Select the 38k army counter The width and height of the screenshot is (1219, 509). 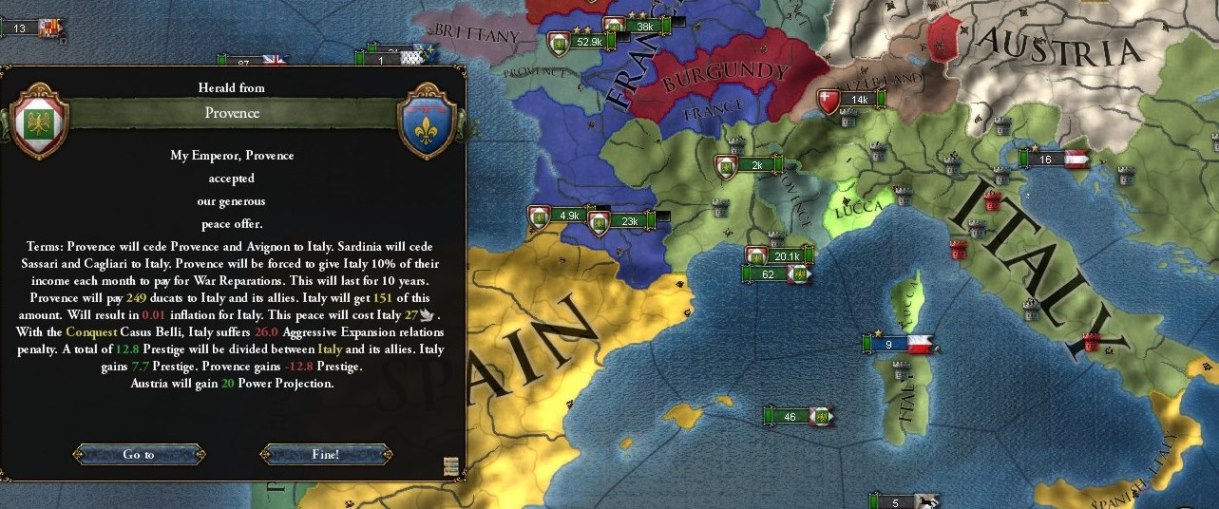point(644,26)
